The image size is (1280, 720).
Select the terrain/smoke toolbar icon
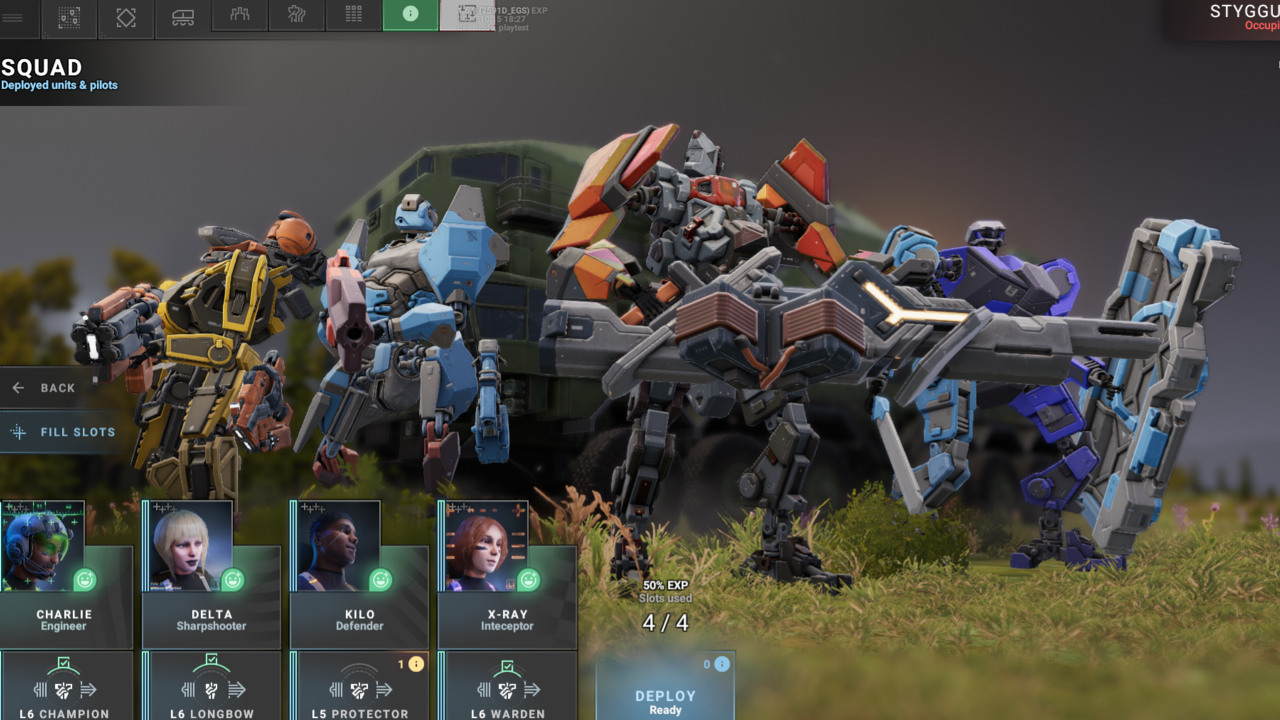coord(295,17)
